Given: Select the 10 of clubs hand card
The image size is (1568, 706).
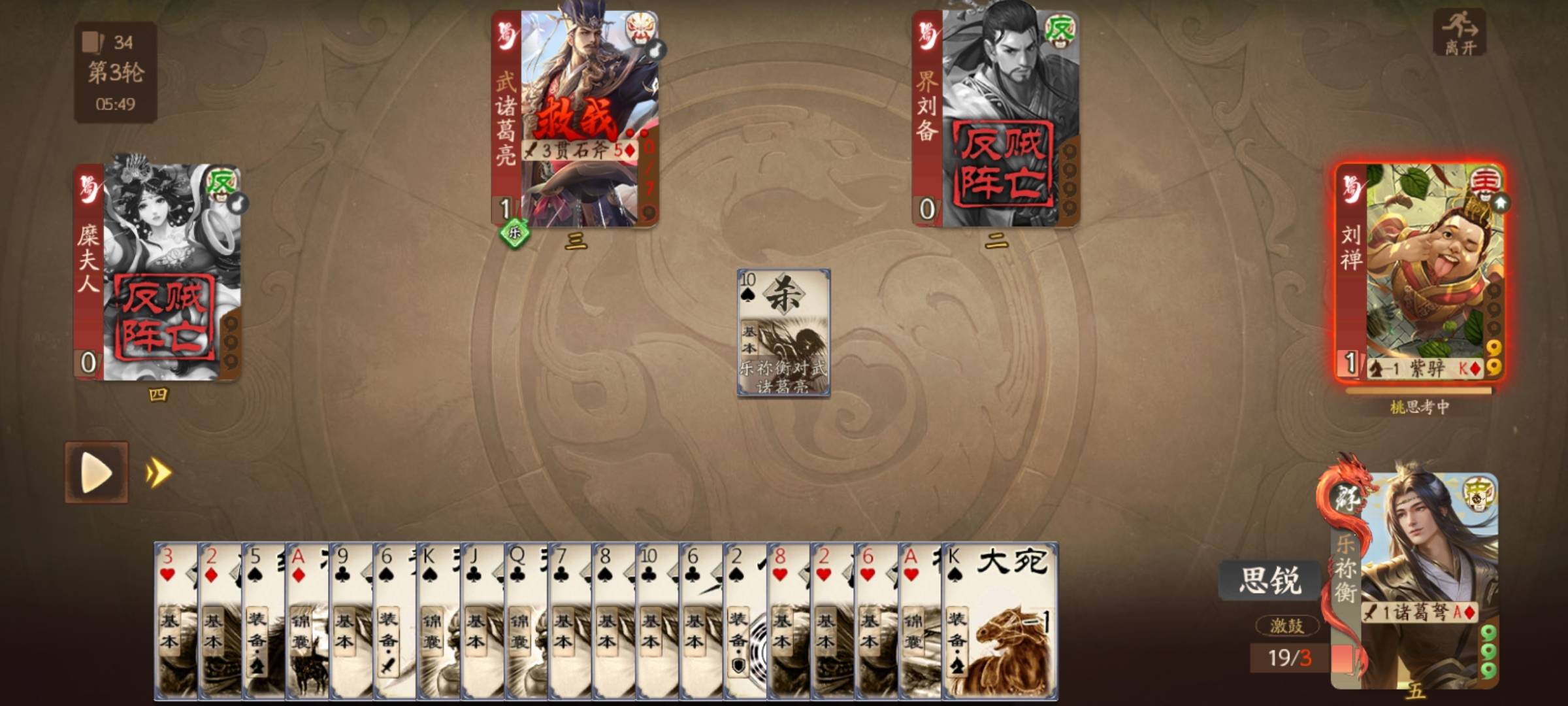Looking at the screenshot, I should 657,621.
